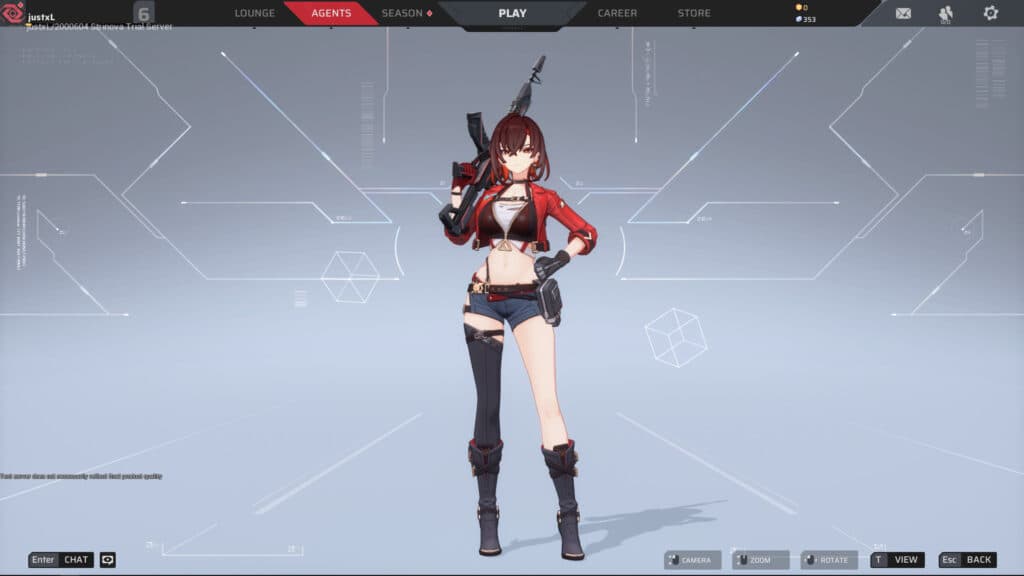Screen dimensions: 1024x576
Task: Open settings via gear icon
Action: pos(990,13)
